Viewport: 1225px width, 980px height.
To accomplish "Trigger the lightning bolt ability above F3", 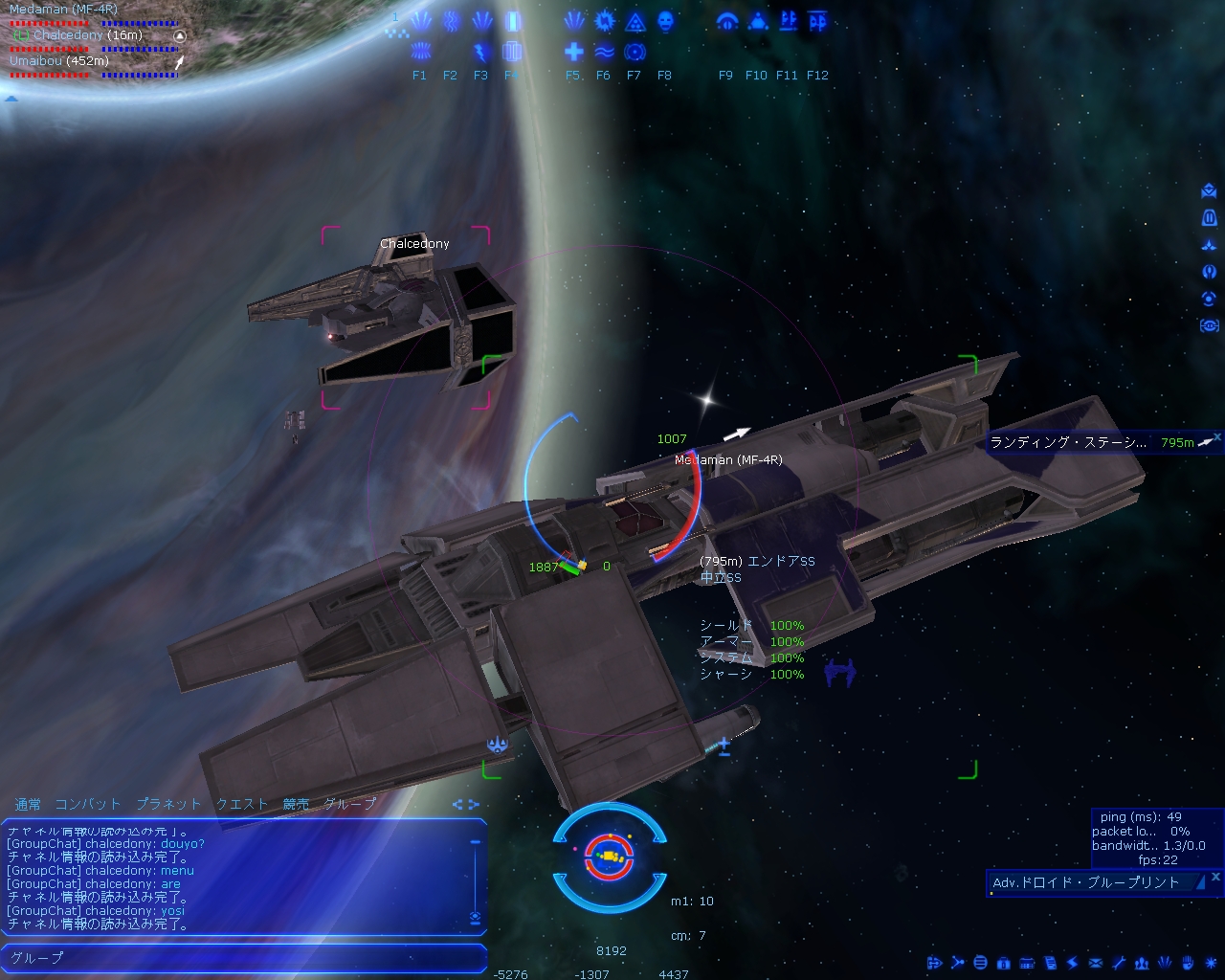I will [x=481, y=52].
